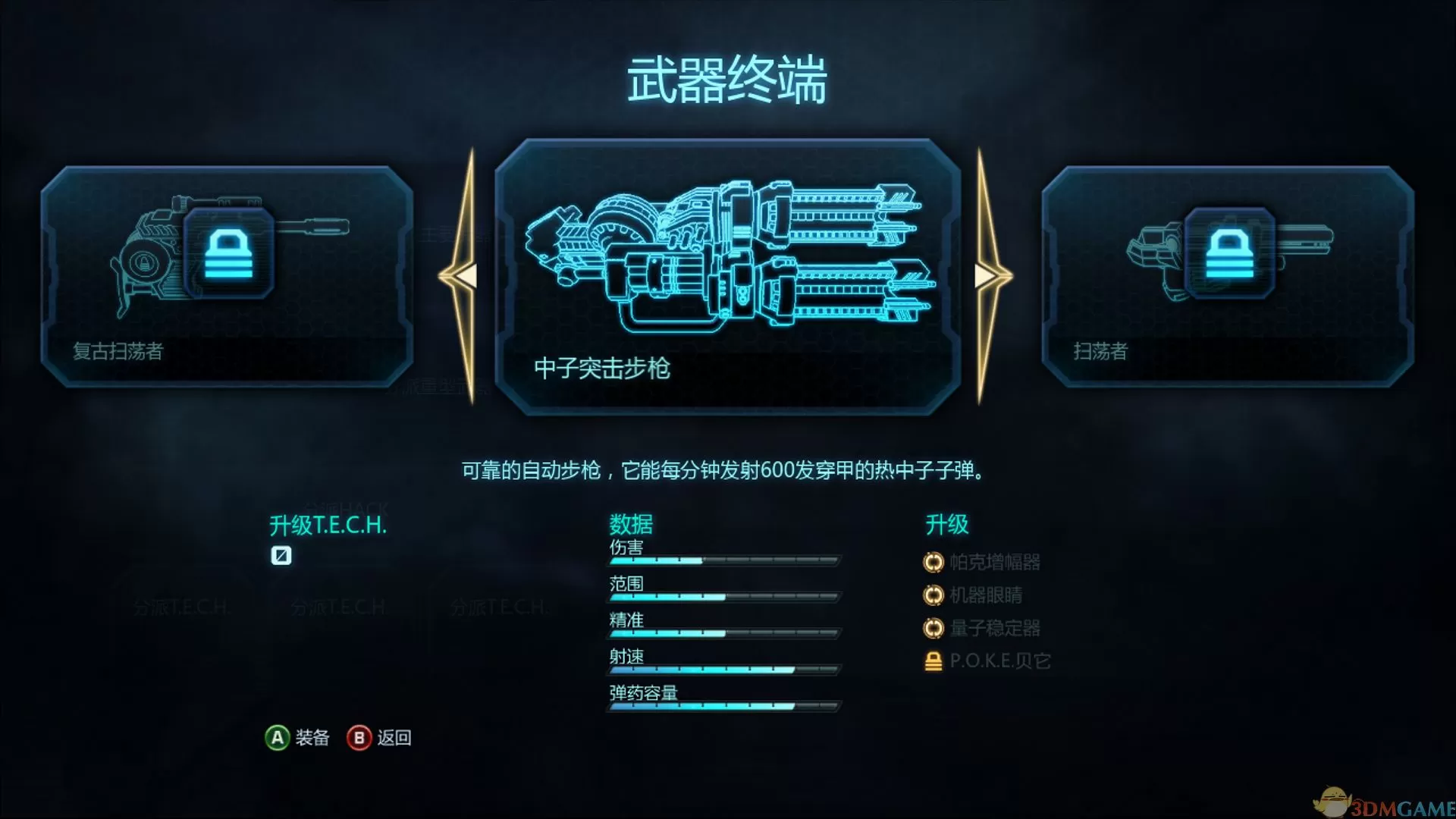Click the 伤害 damage stat bar
The image size is (1456, 819).
[x=723, y=561]
